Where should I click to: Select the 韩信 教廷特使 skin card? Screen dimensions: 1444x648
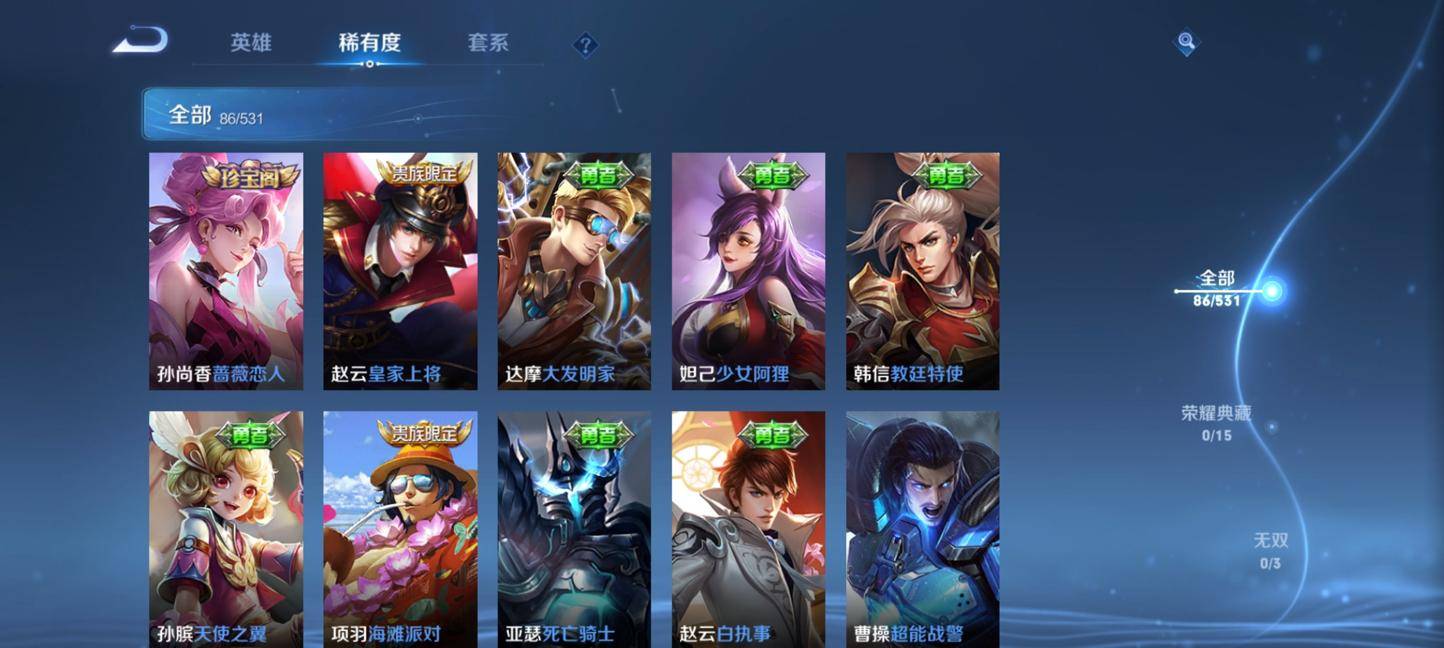coord(922,270)
